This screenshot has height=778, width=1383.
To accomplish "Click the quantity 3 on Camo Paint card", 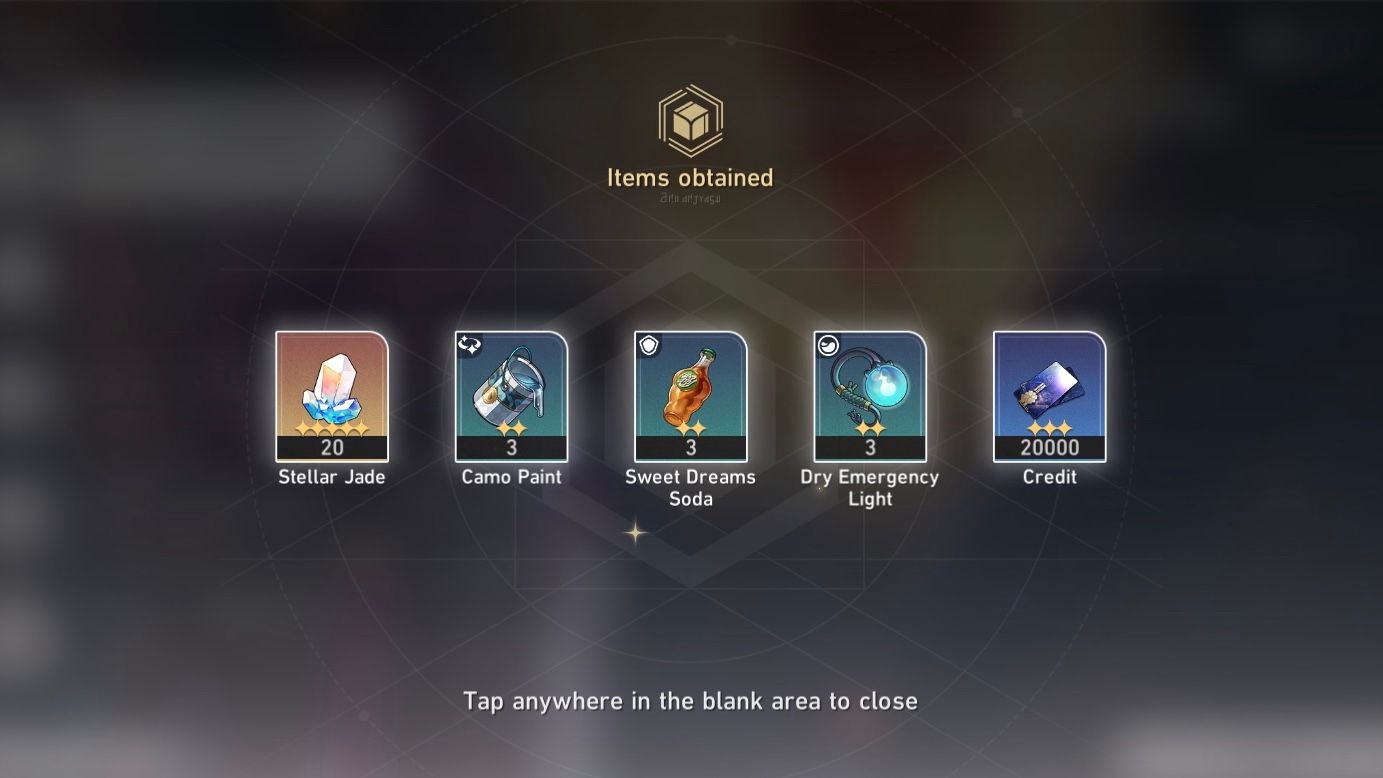I will [x=510, y=448].
